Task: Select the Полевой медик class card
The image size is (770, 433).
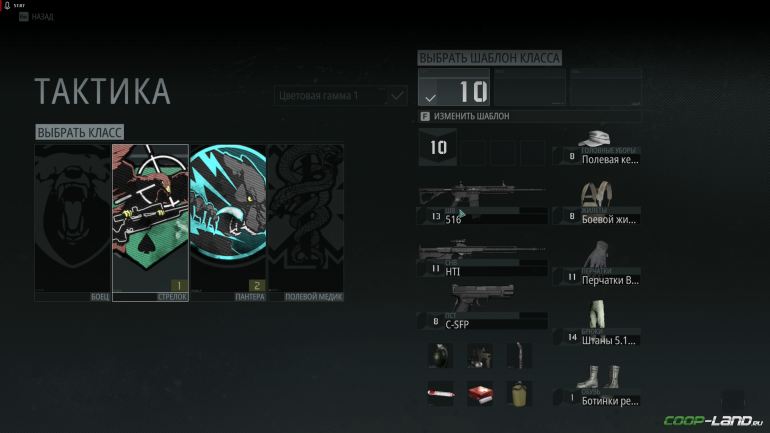Action: (x=305, y=222)
